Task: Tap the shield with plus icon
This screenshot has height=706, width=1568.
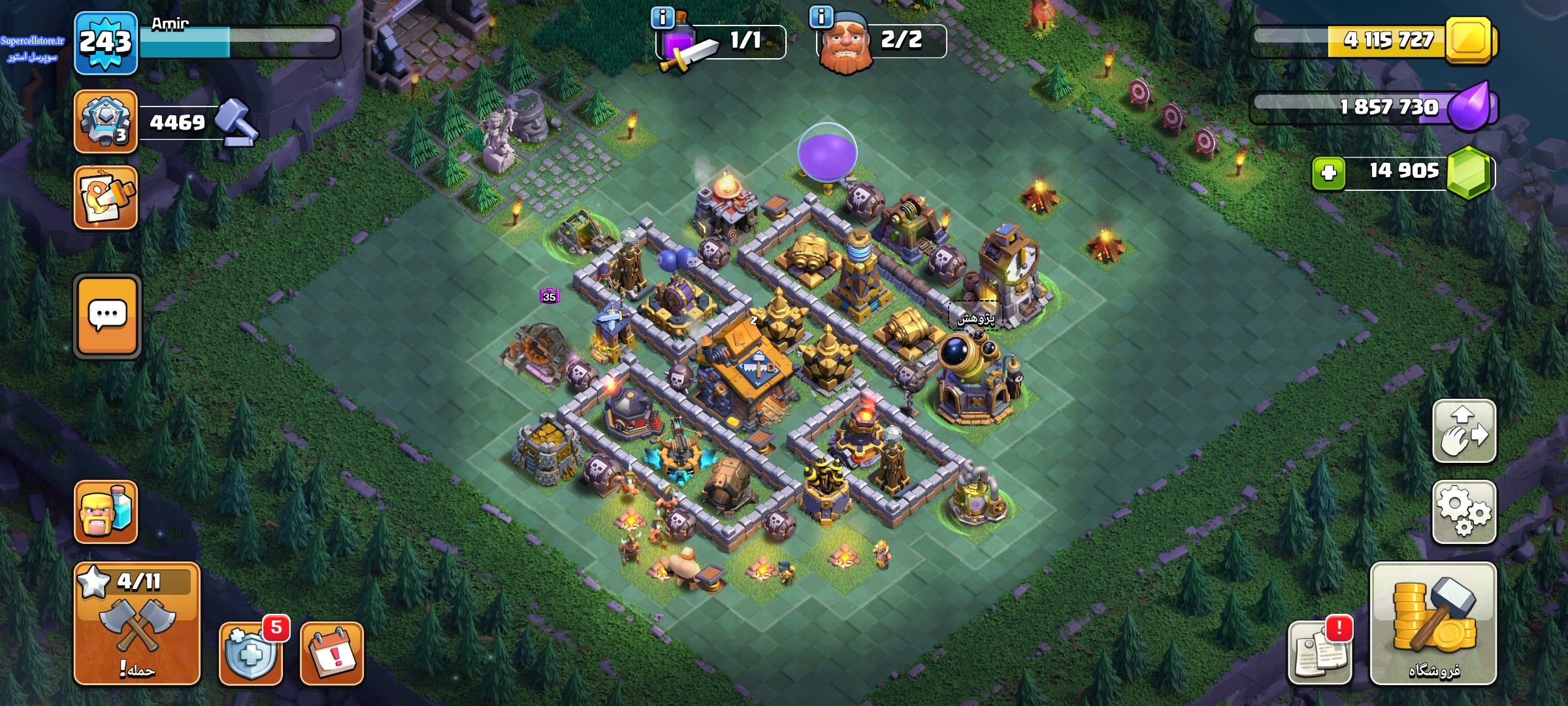Action: click(250, 653)
